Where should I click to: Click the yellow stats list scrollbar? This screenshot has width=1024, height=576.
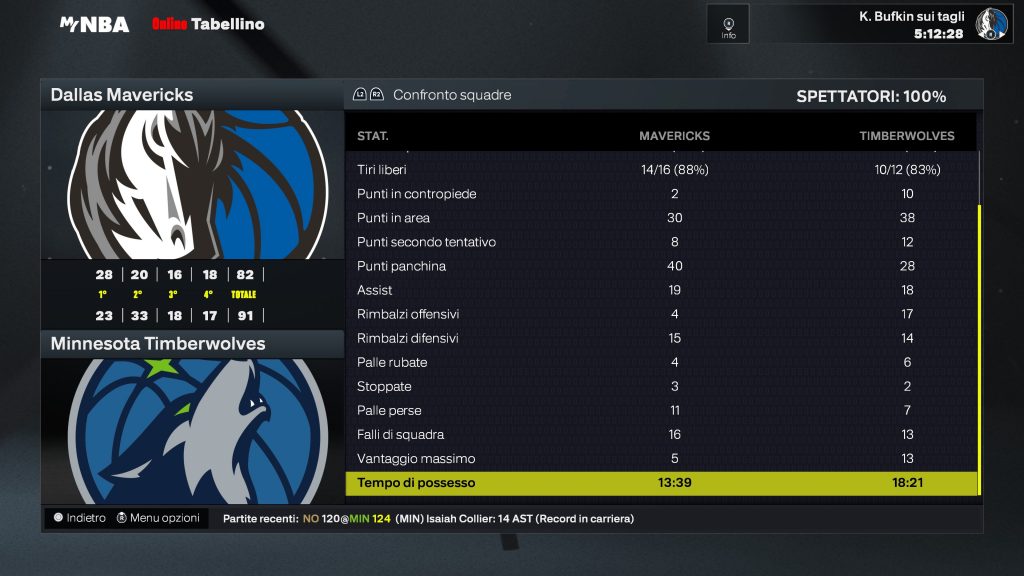point(979,350)
